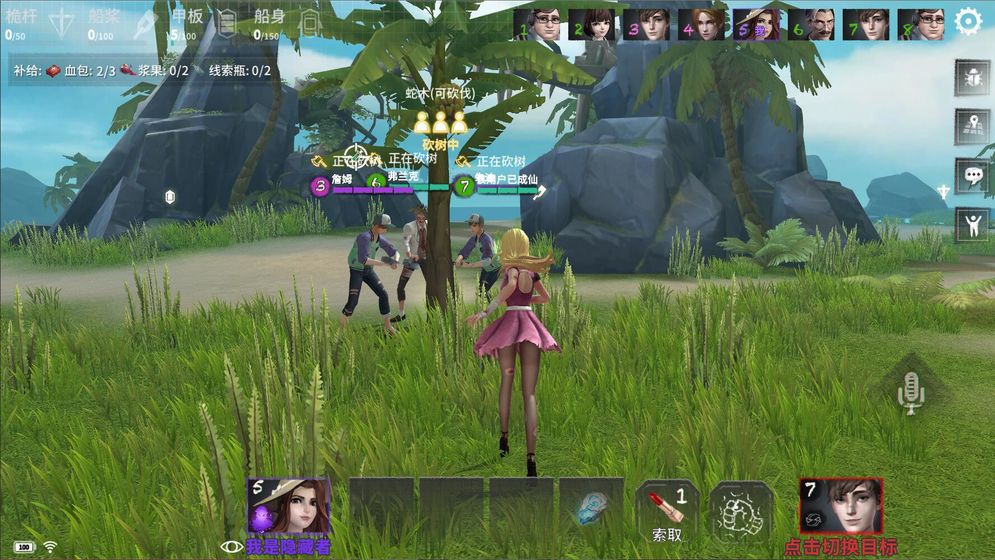
Task: Switch target via the red-framed player 7 portrait
Action: coord(840,506)
